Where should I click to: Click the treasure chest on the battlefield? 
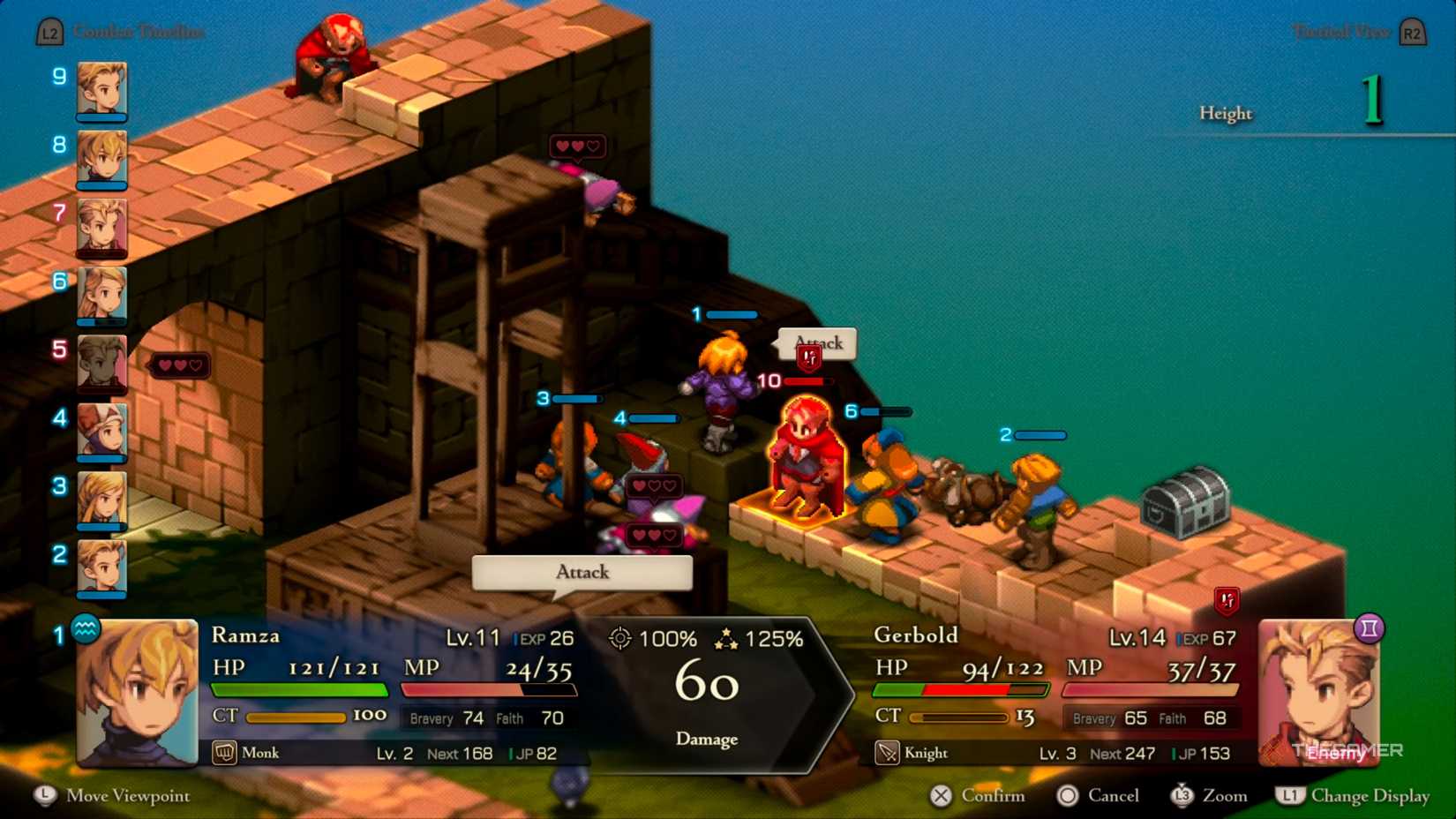click(1187, 503)
